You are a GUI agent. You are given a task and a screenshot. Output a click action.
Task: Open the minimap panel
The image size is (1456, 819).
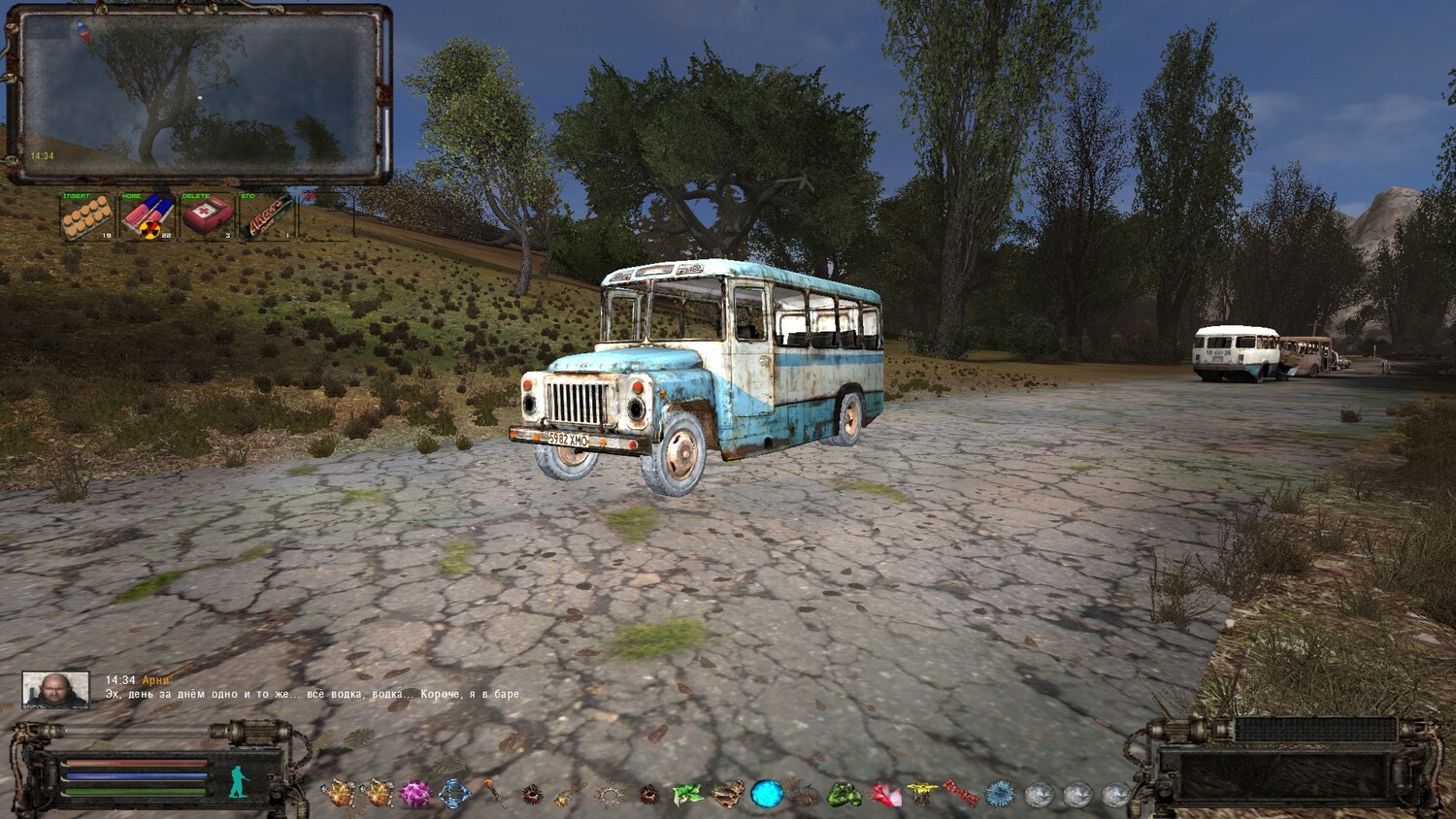tap(199, 94)
